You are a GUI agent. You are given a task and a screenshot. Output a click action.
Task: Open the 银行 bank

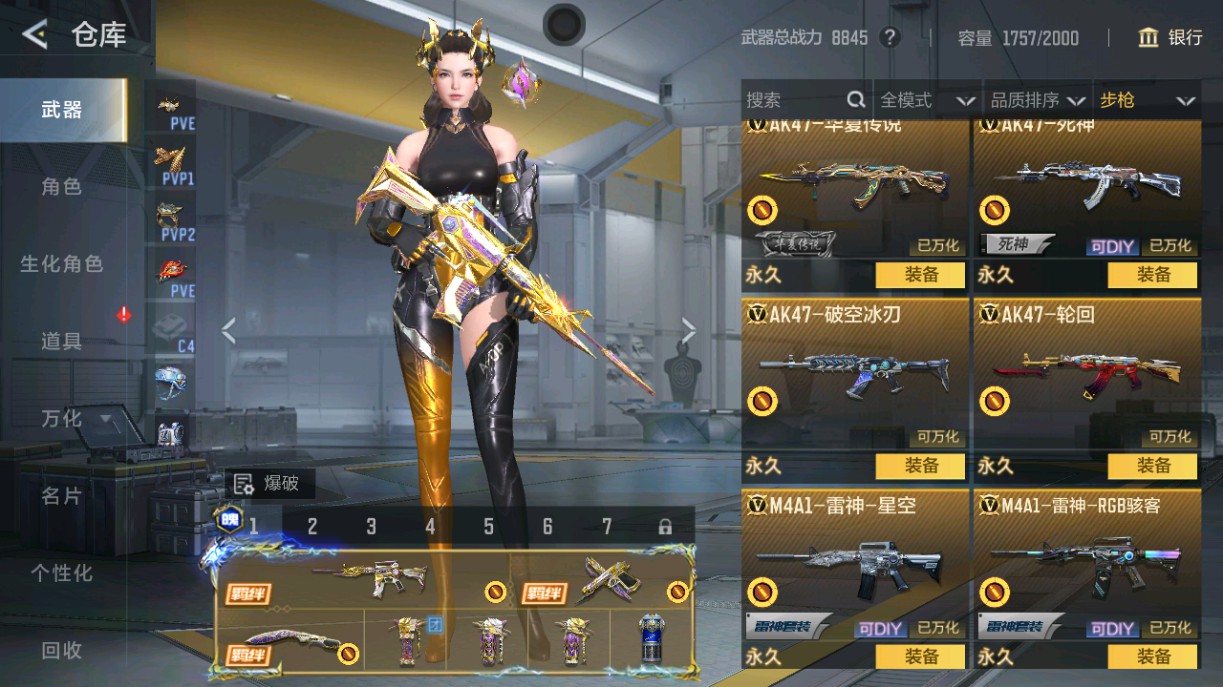[x=1170, y=38]
